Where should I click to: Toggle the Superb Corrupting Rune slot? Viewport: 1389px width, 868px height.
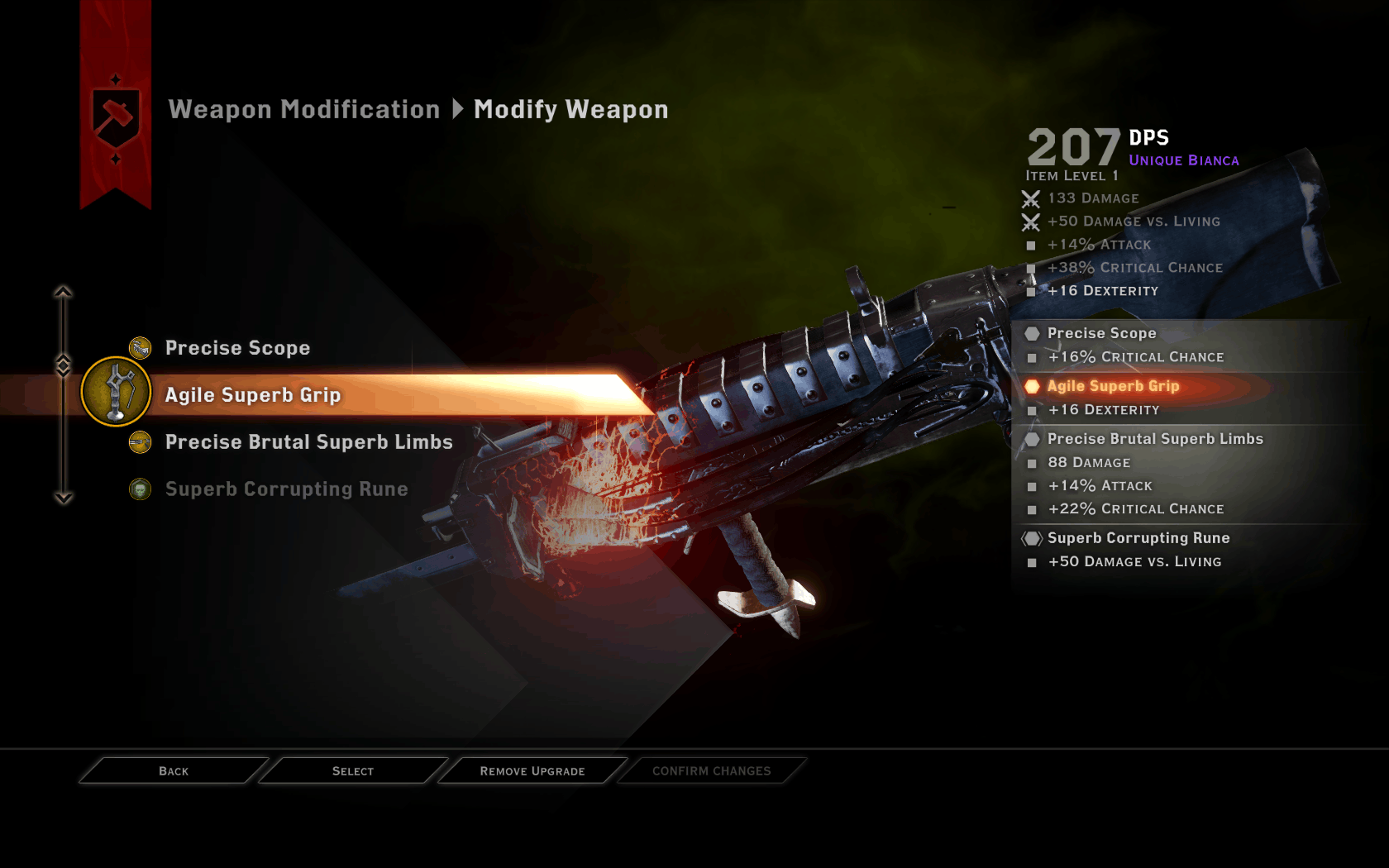point(285,489)
